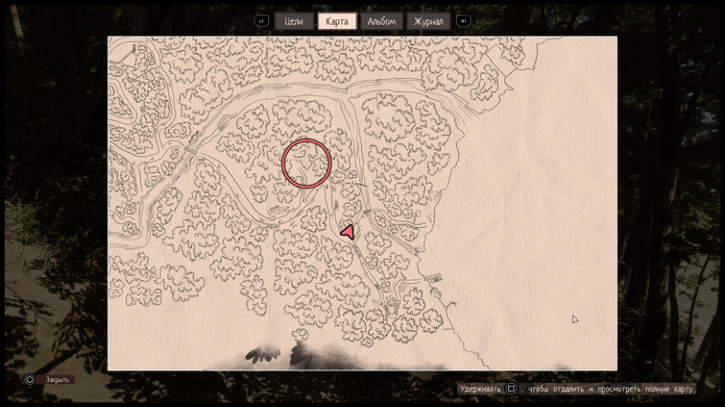Show the Журнал tab

[x=427, y=21]
